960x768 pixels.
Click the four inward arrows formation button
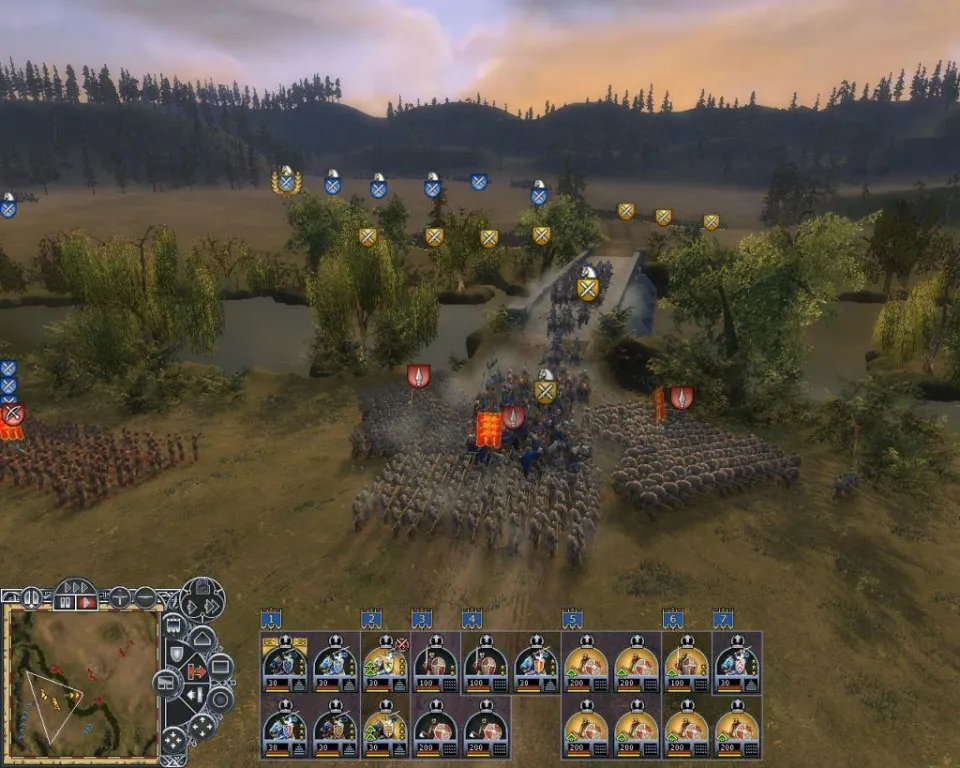coord(174,741)
